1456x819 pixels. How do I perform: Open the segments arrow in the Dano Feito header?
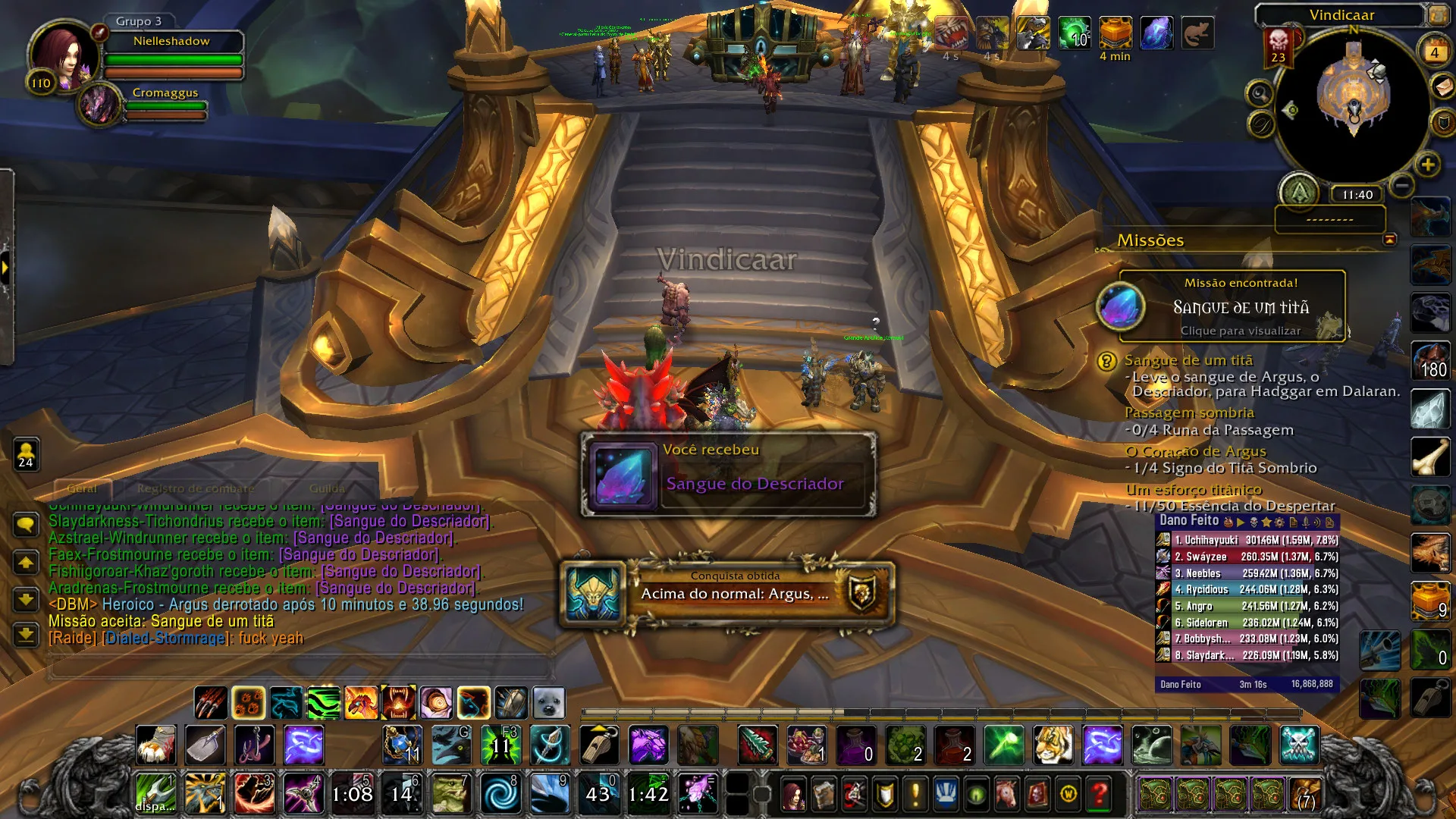(1242, 522)
